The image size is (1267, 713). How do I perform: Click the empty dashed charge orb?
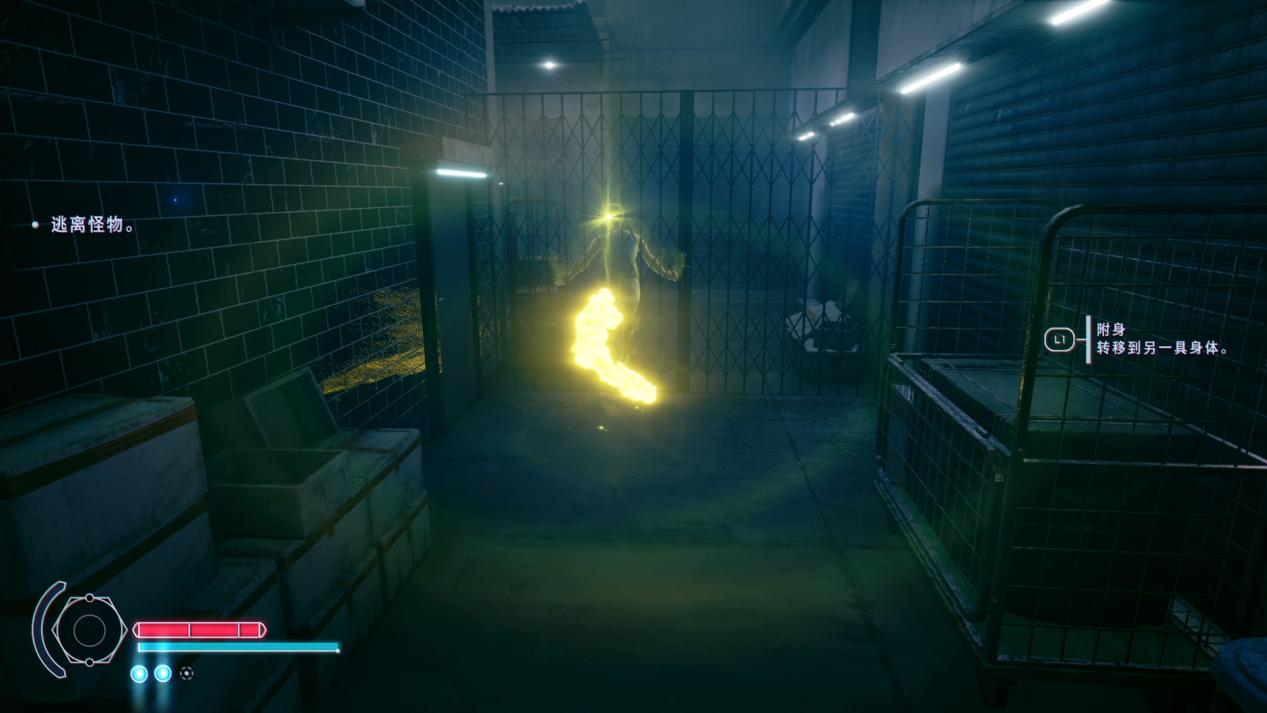[187, 674]
